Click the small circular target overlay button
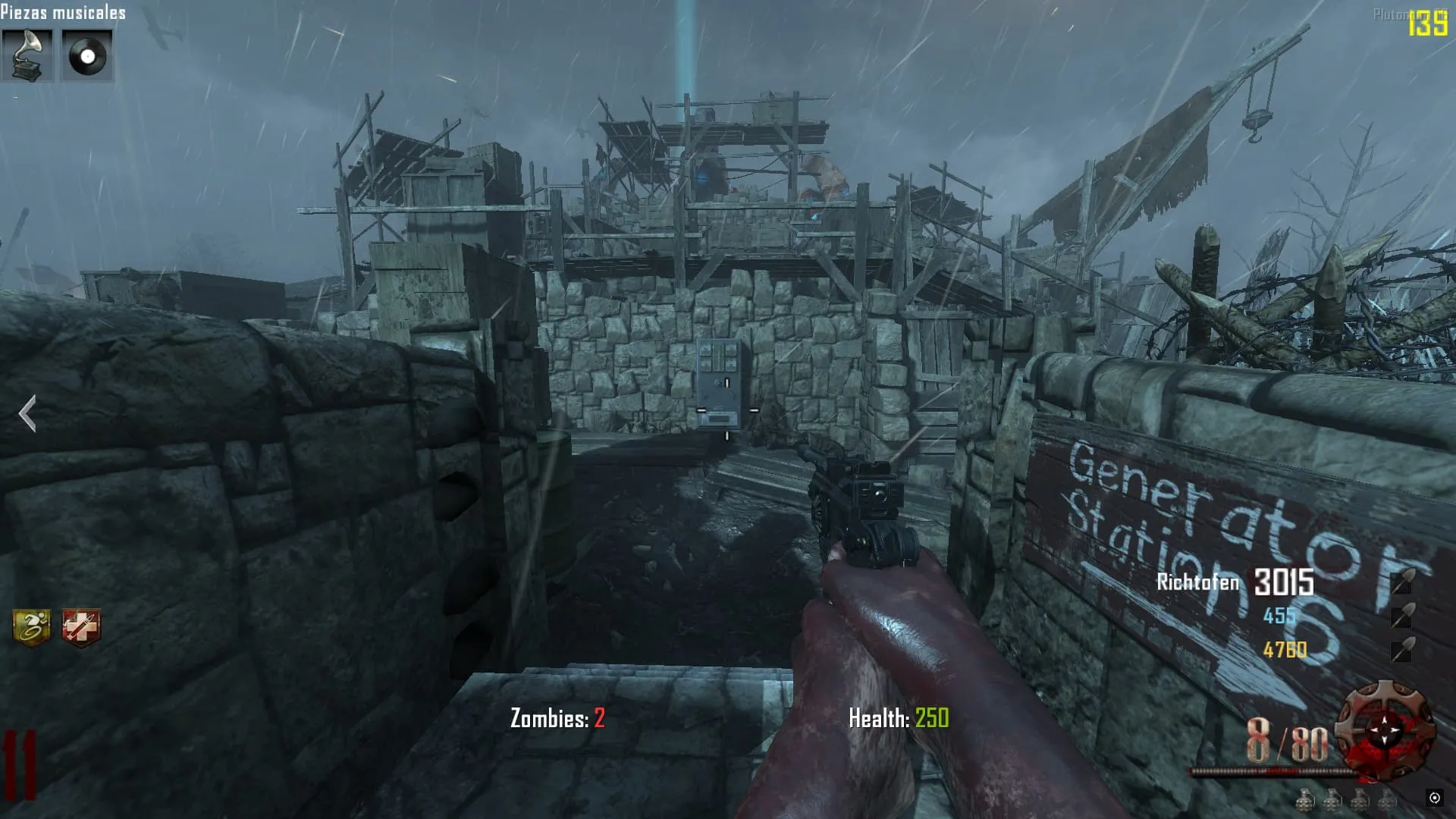The height and width of the screenshot is (819, 1456). 1434,797
